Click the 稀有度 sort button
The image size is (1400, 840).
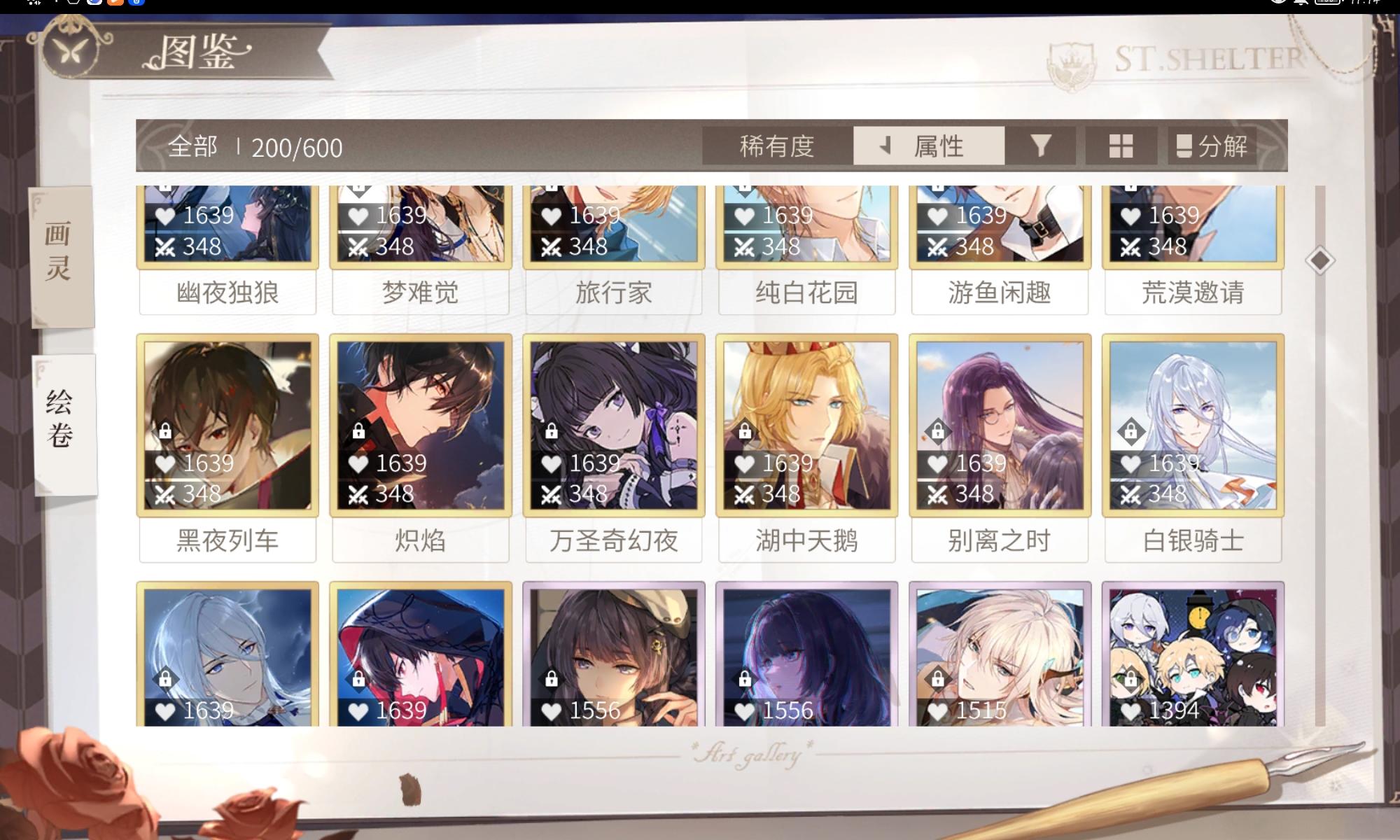(776, 146)
